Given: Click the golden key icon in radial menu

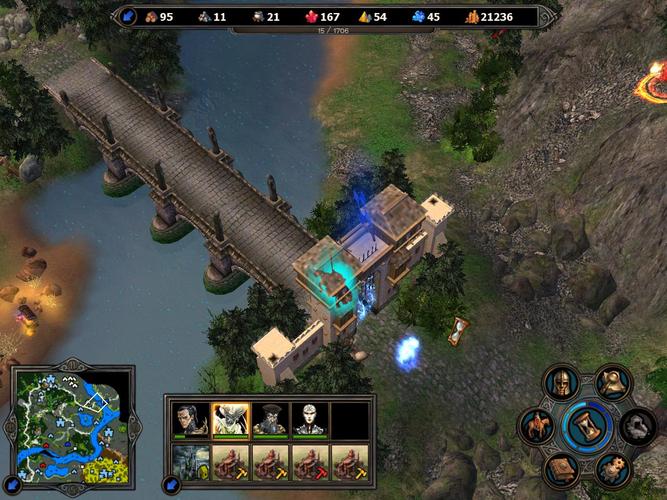Looking at the screenshot, I should pos(611,383).
